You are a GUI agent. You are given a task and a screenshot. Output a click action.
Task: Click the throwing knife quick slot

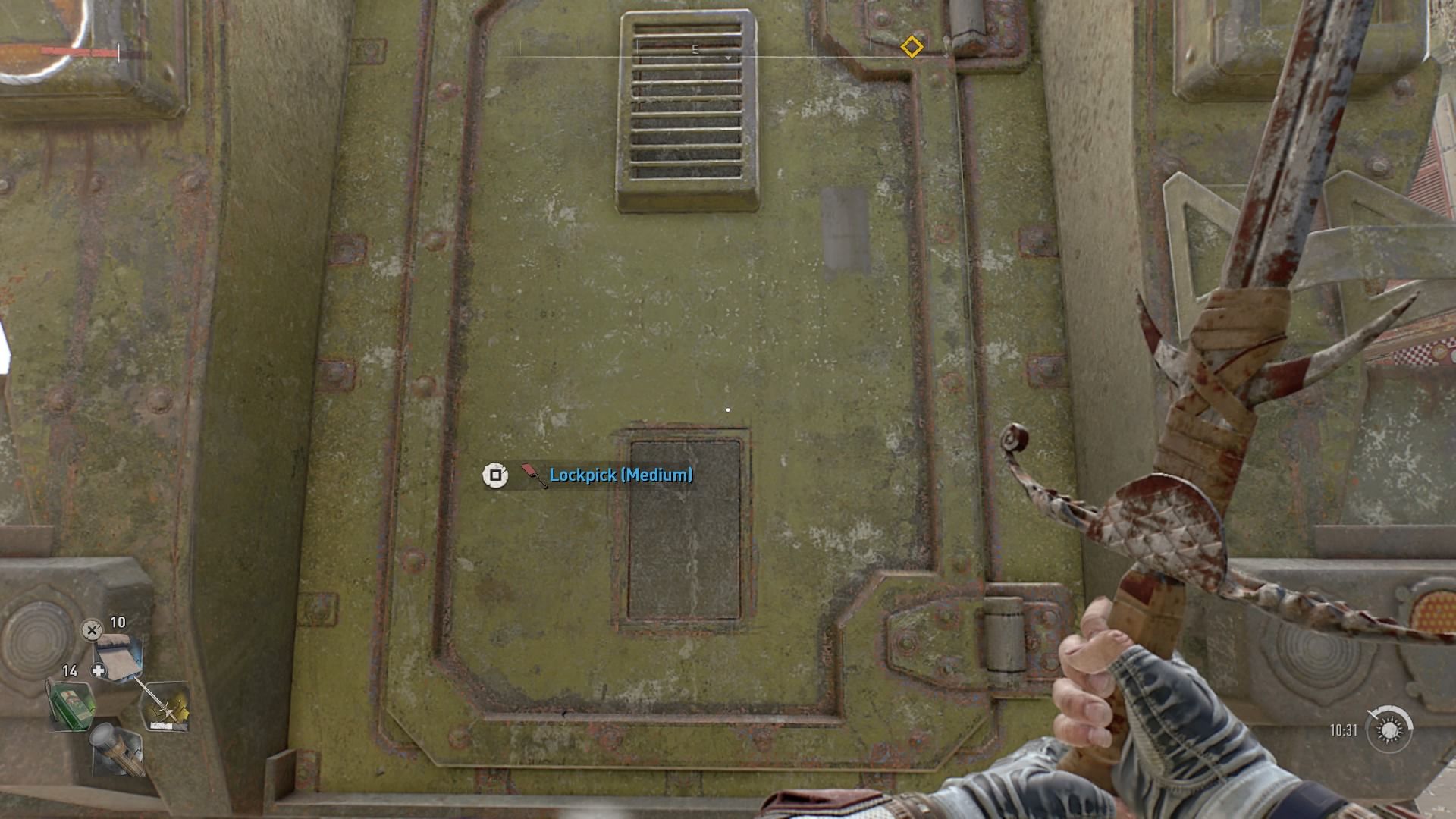click(168, 708)
